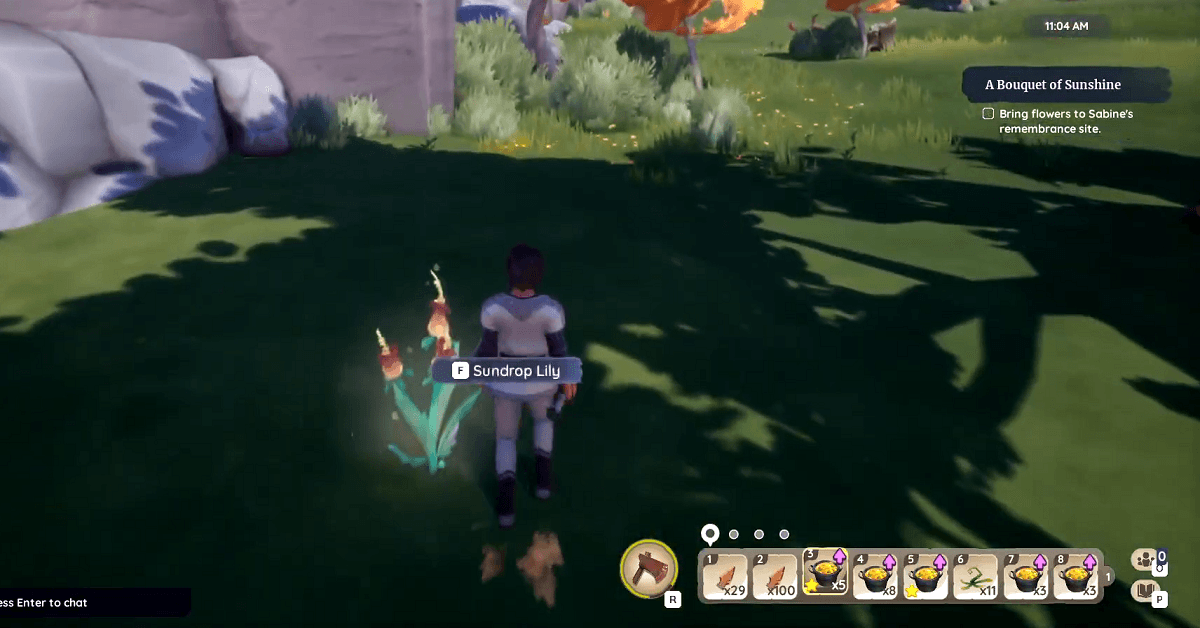
Task: Select the stew pot x8 in slot 4
Action: pos(875,576)
